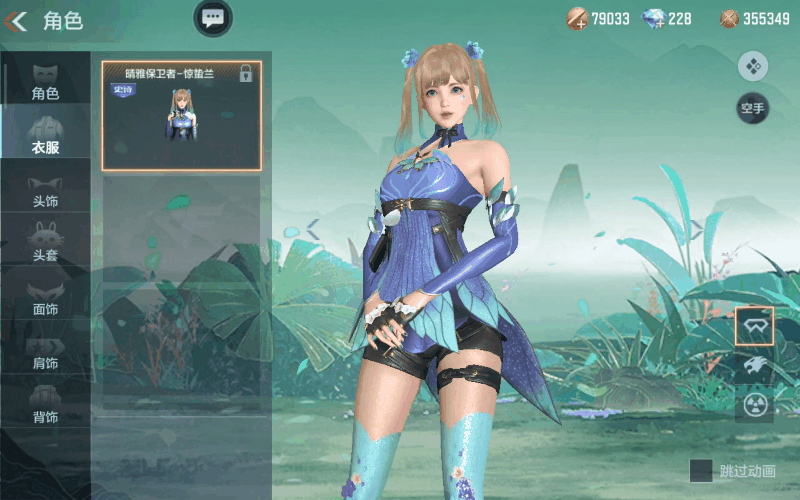Switch to the 头套 hood tab
The width and height of the screenshot is (800, 500).
click(x=45, y=243)
